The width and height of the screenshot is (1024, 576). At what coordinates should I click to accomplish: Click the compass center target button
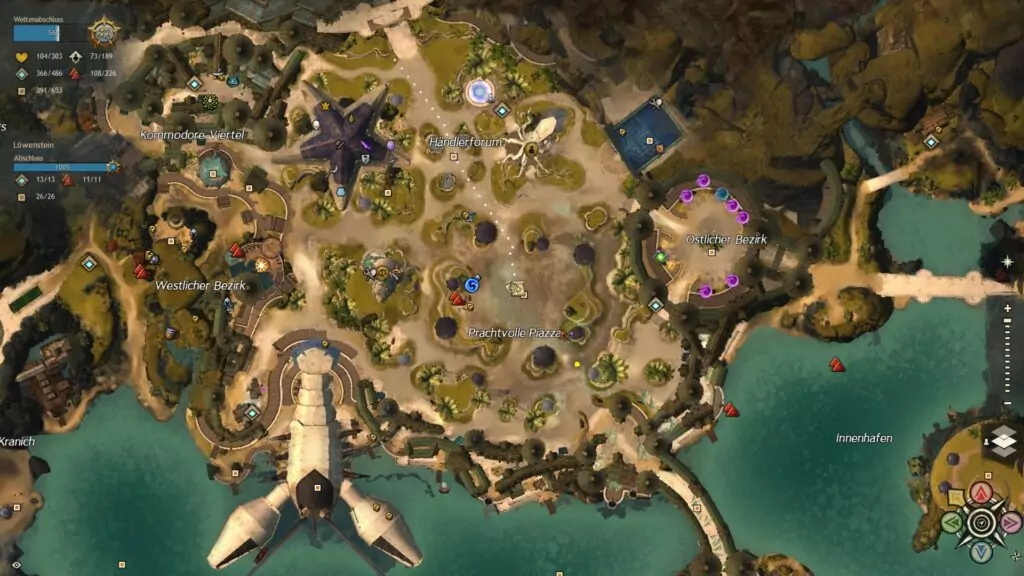(983, 522)
